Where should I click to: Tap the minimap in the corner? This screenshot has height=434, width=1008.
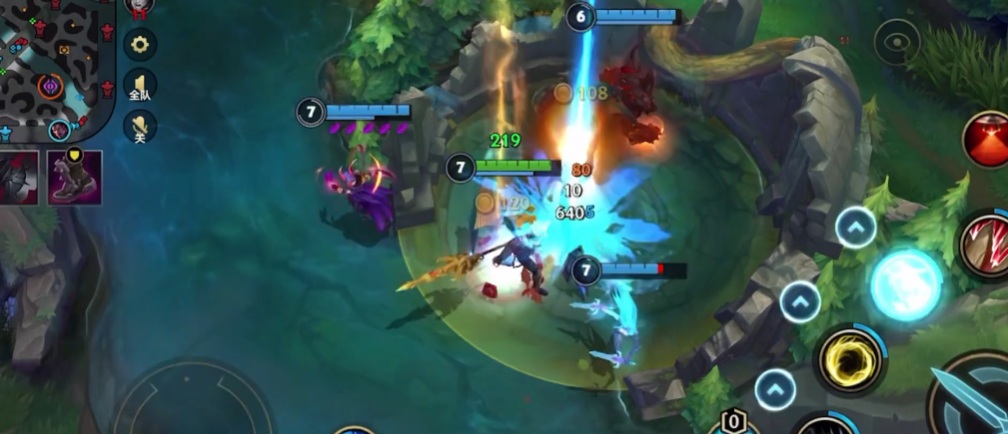[x=55, y=70]
